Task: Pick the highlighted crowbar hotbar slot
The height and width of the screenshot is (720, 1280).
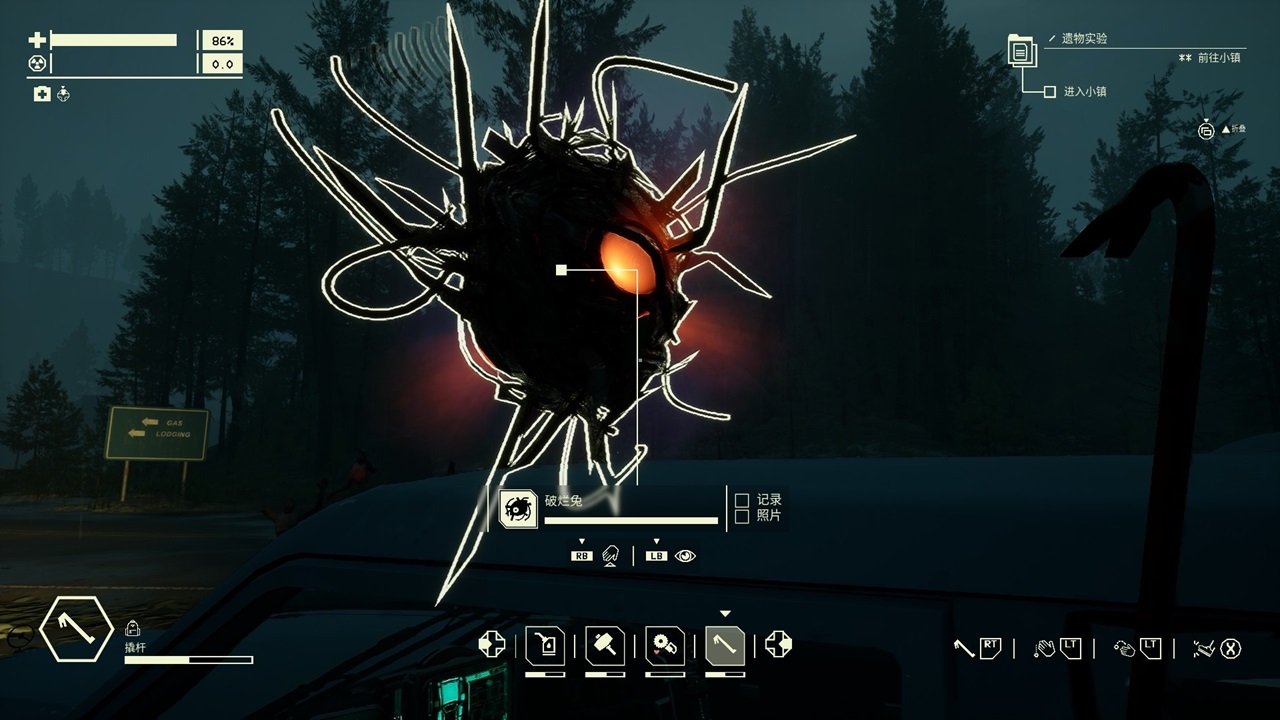Action: pyautogui.click(x=725, y=645)
